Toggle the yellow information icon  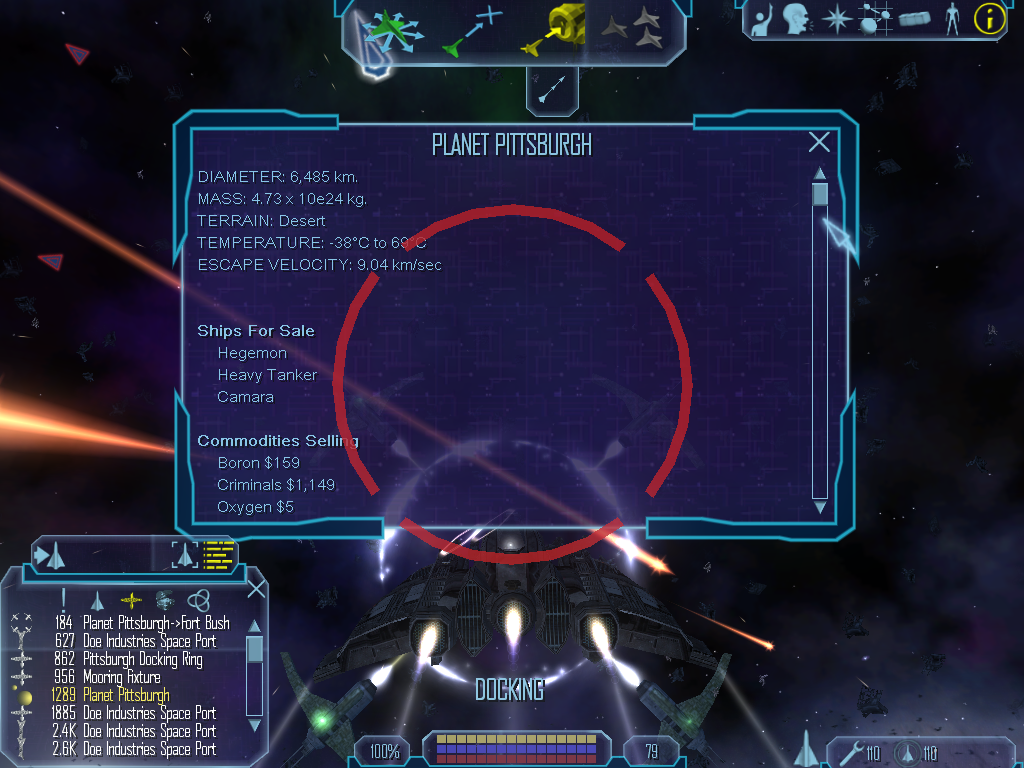click(989, 19)
